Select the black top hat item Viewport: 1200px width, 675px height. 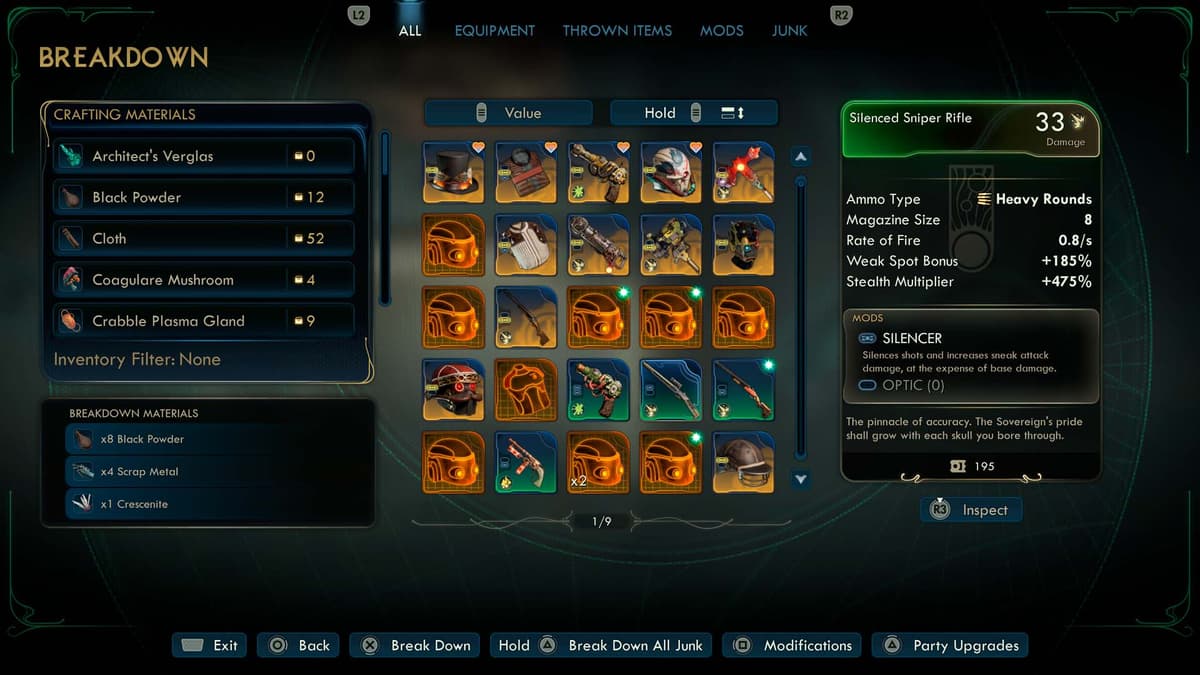(454, 173)
